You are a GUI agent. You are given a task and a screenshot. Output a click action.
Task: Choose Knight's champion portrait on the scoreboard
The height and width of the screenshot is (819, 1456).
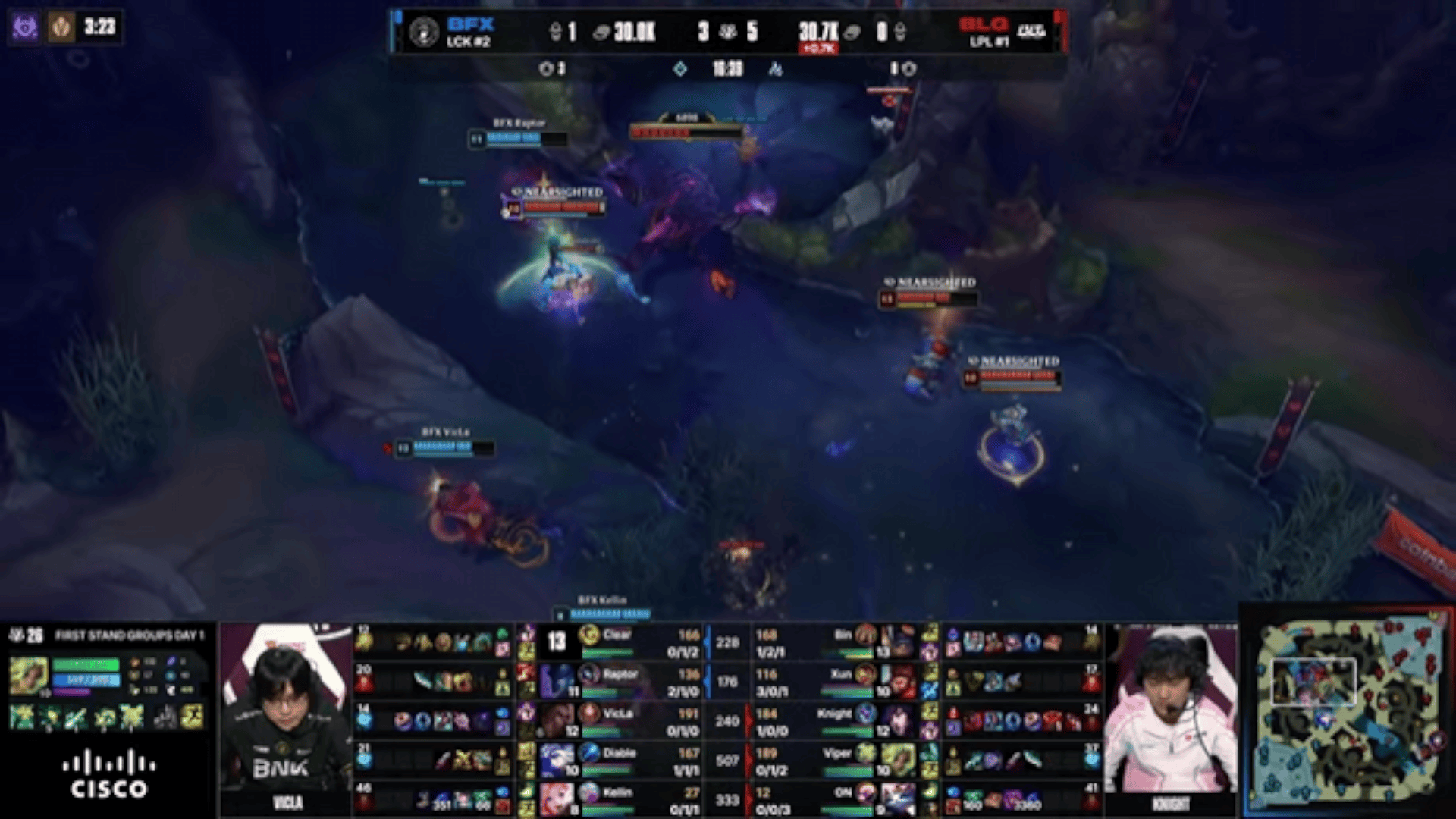(x=899, y=720)
